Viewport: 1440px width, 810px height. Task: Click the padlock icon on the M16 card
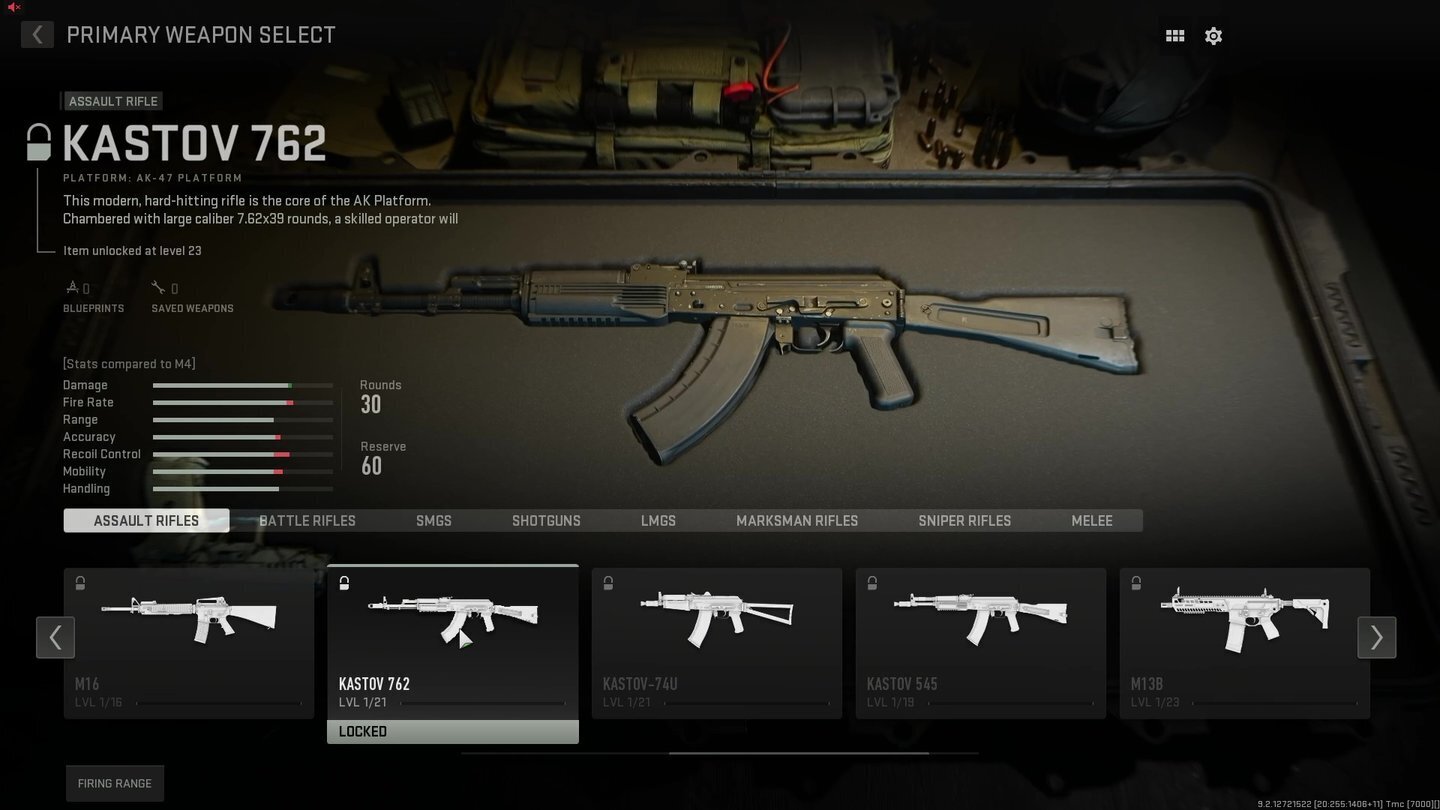click(x=80, y=583)
